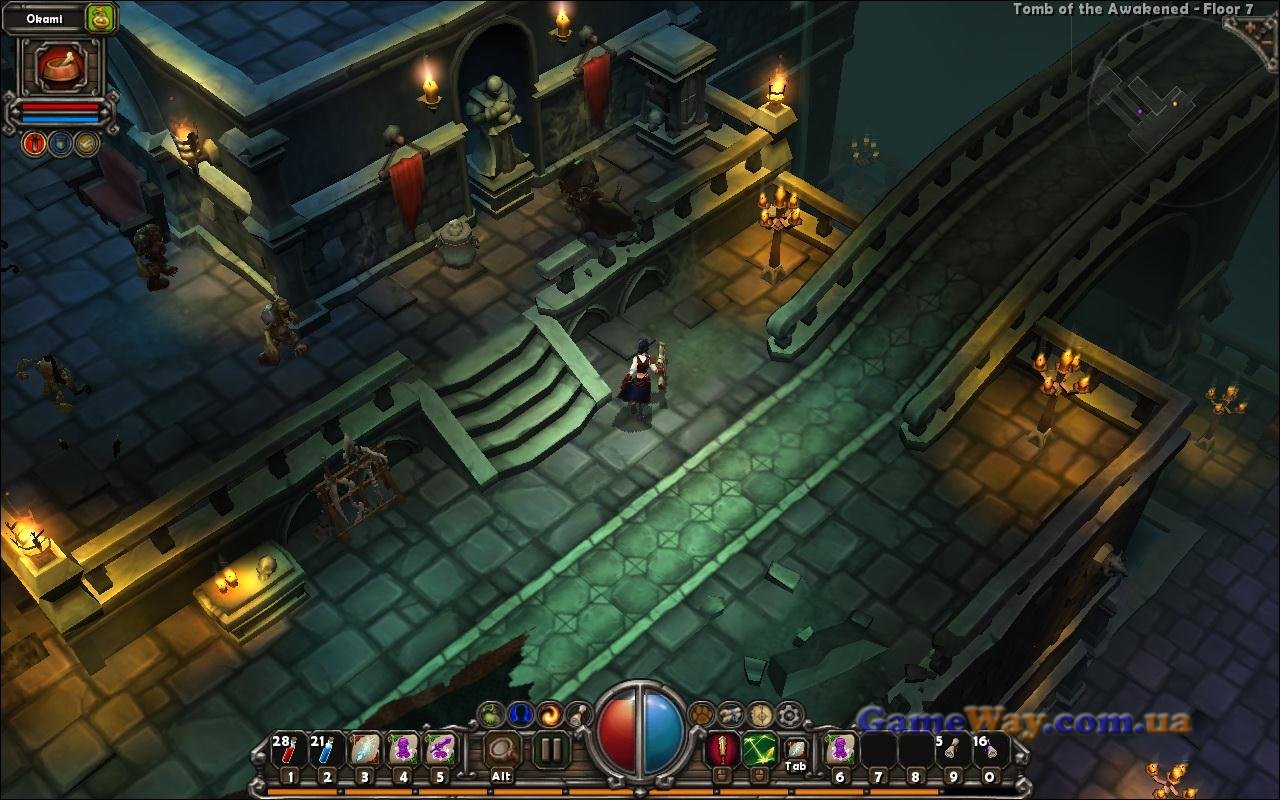Click the orange fire swirl button
1280x800 pixels.
click(x=549, y=714)
